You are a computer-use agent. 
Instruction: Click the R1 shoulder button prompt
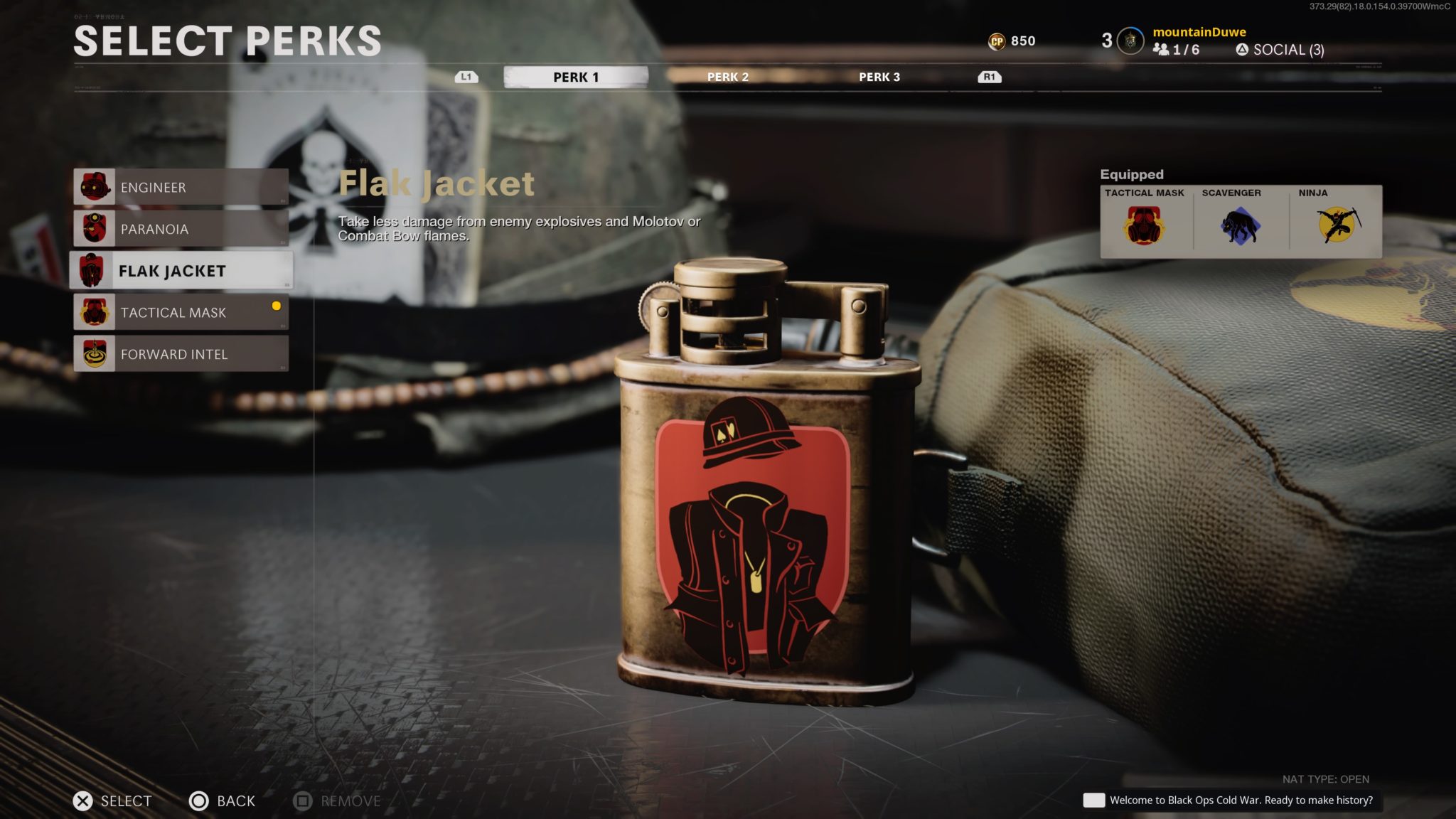[x=989, y=76]
